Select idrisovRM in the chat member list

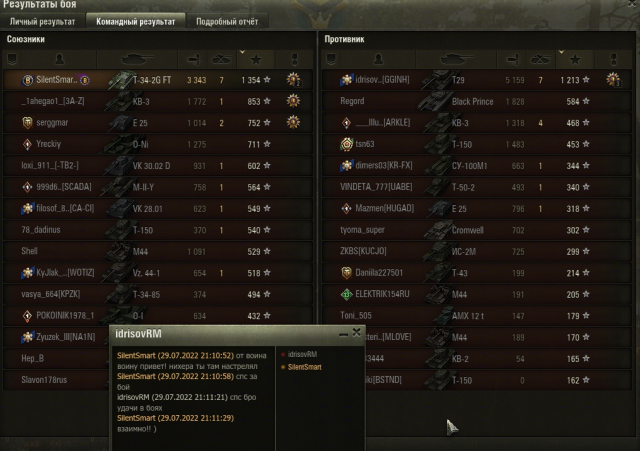[305, 354]
